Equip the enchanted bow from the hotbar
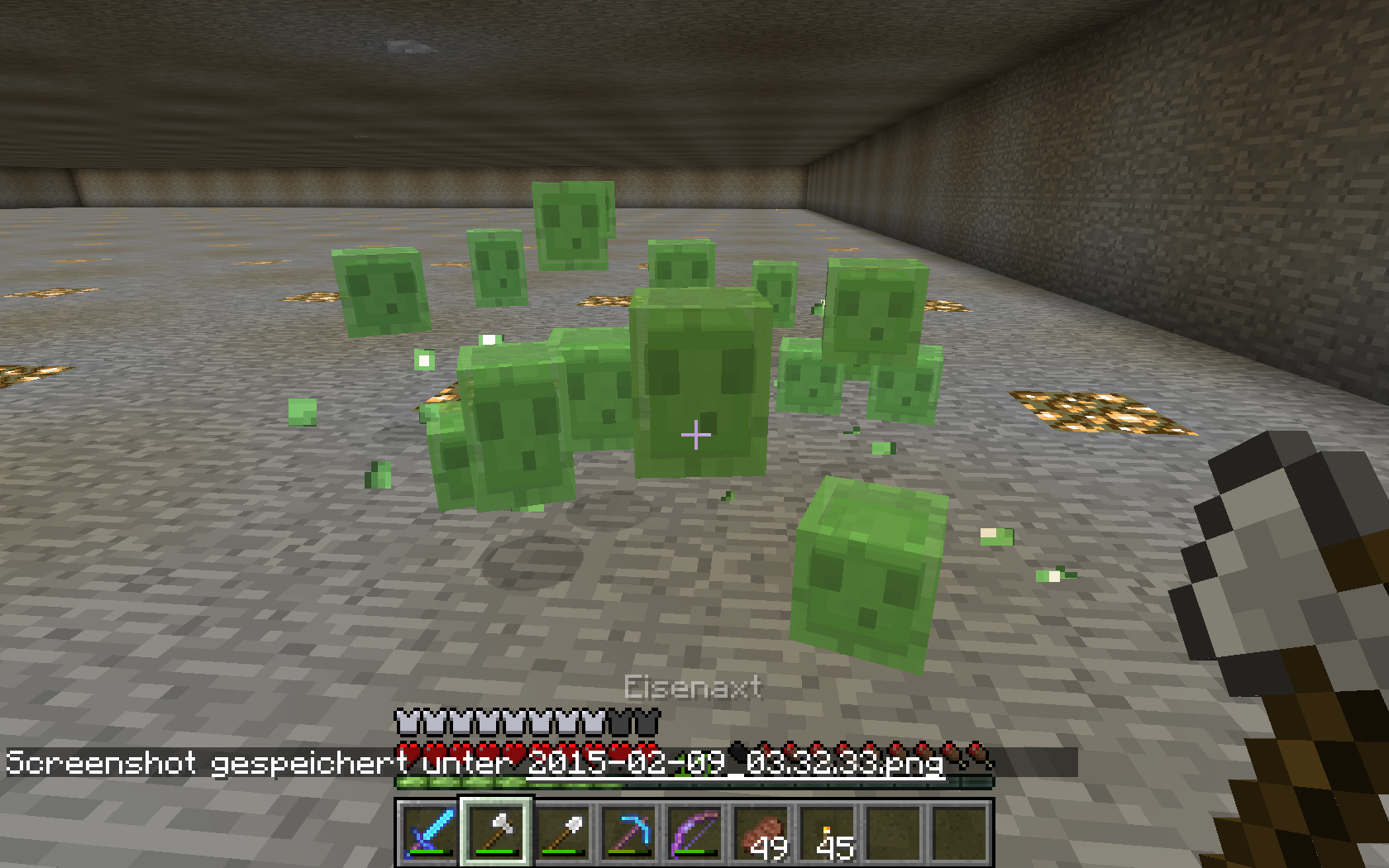This screenshot has height=868, width=1389. click(694, 832)
